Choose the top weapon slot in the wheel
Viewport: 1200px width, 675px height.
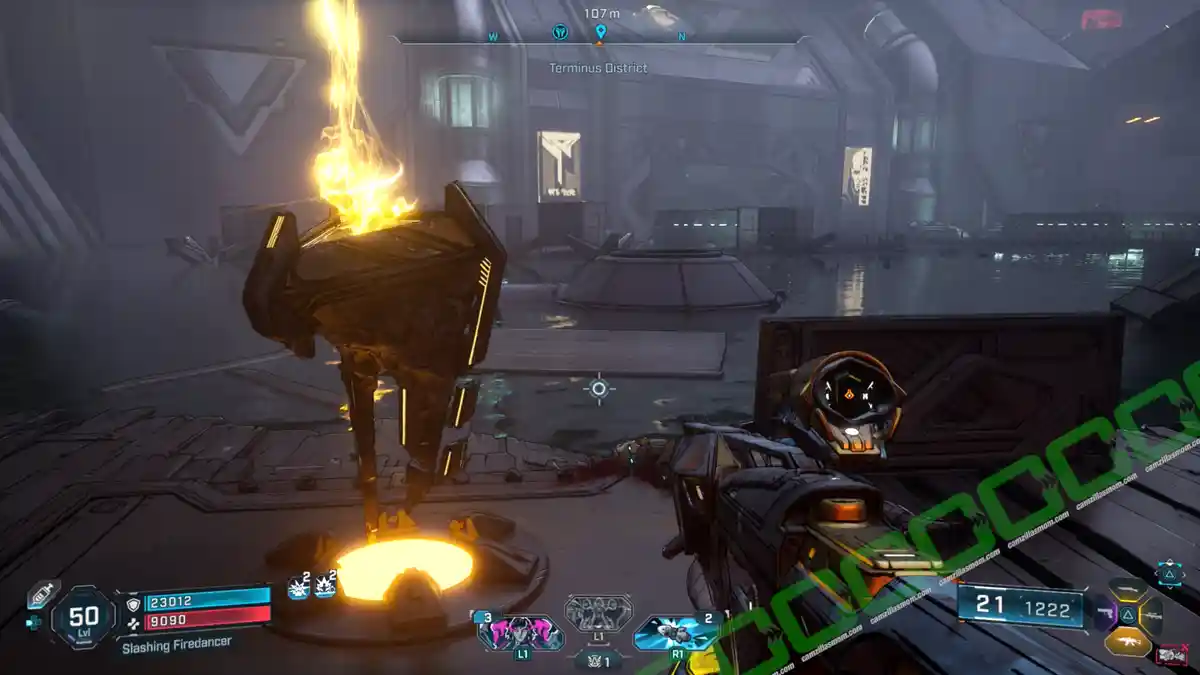click(x=1129, y=588)
